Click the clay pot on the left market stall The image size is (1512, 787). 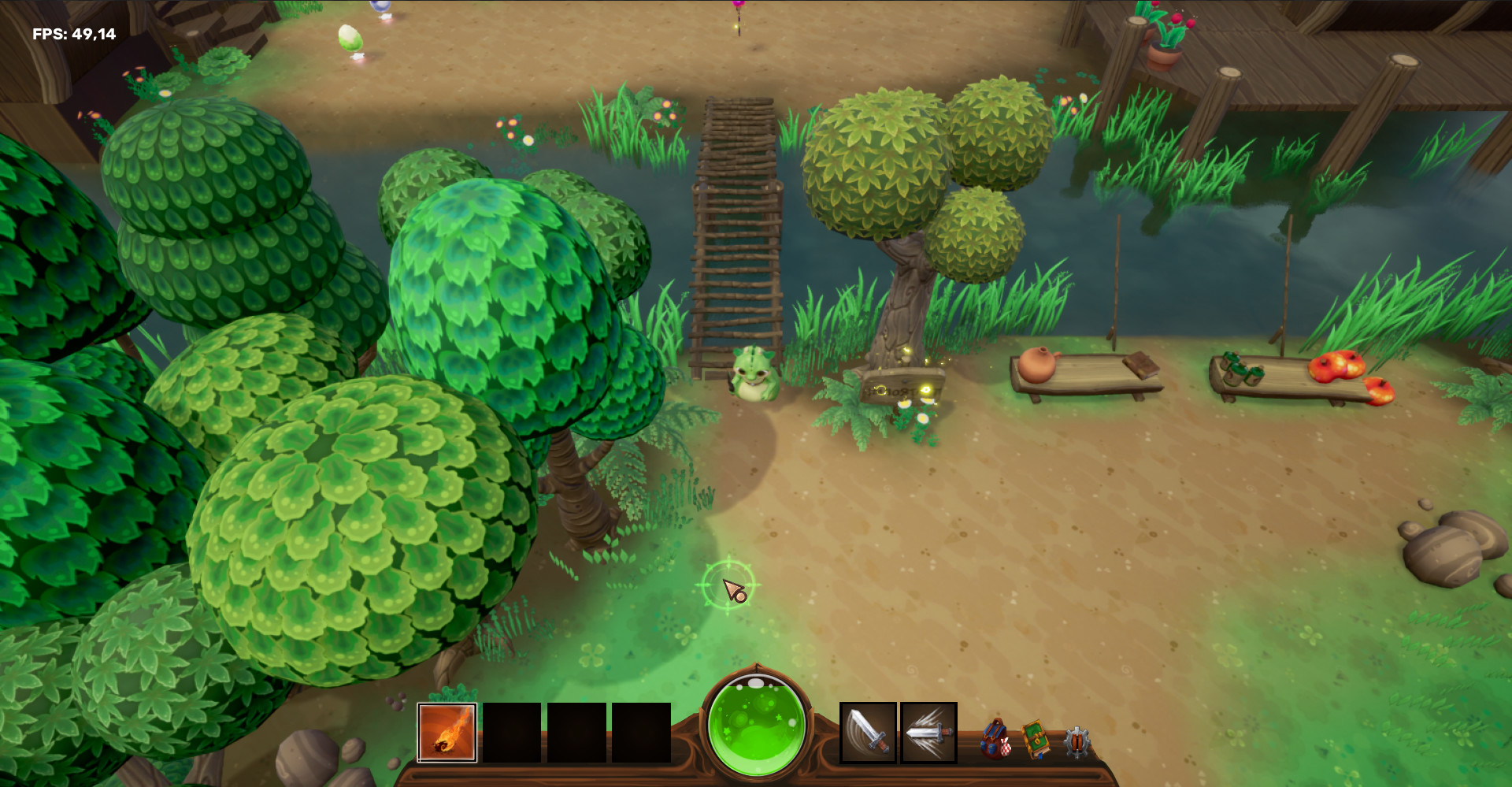pyautogui.click(x=1038, y=364)
